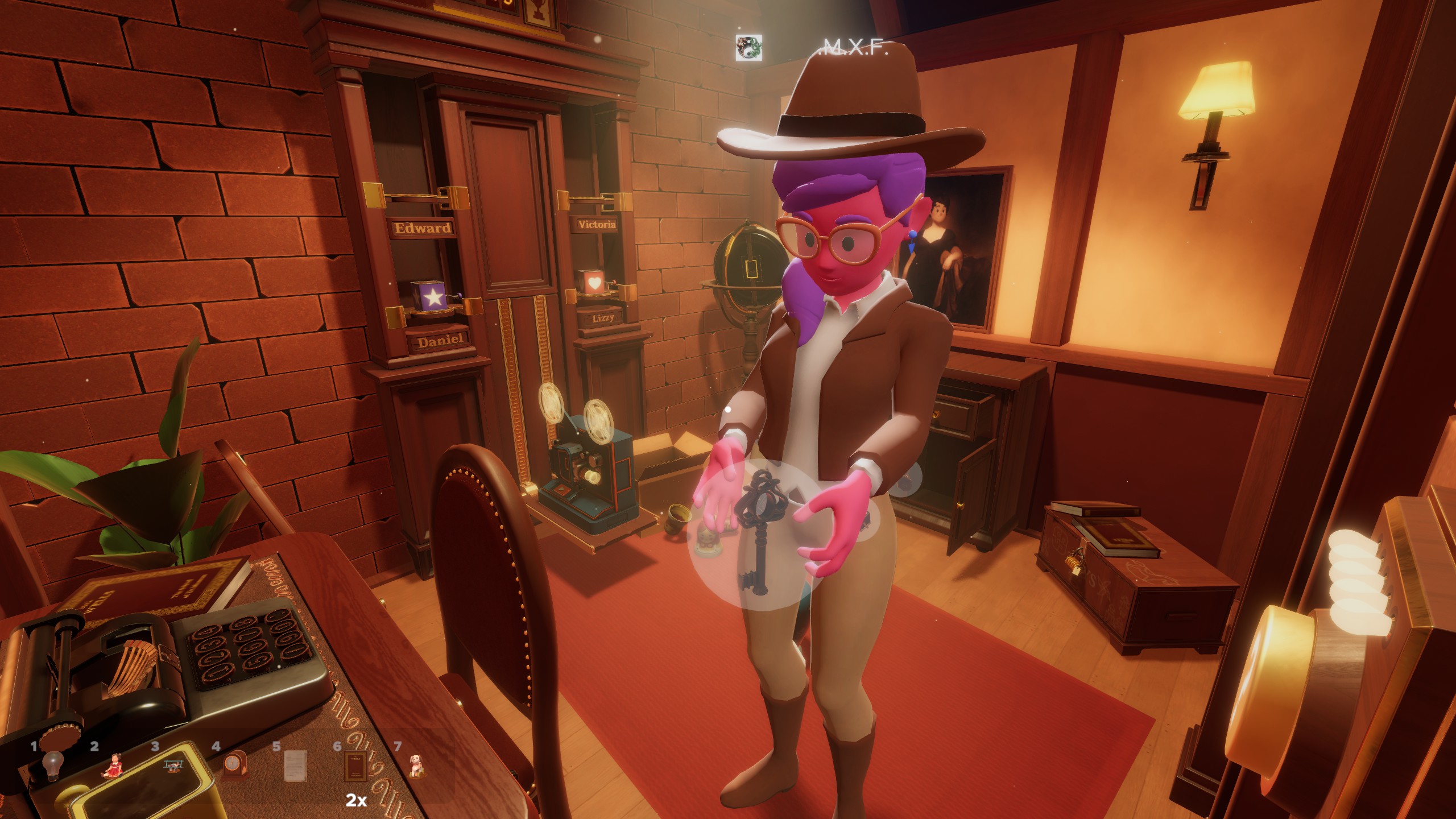The height and width of the screenshot is (819, 1456).
Task: Select the red book hotbar slot
Action: pos(355,766)
